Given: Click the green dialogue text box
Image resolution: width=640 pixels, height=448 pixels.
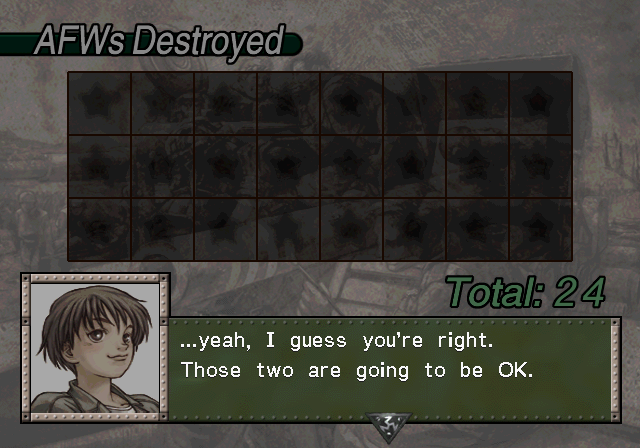Looking at the screenshot, I should [390, 366].
